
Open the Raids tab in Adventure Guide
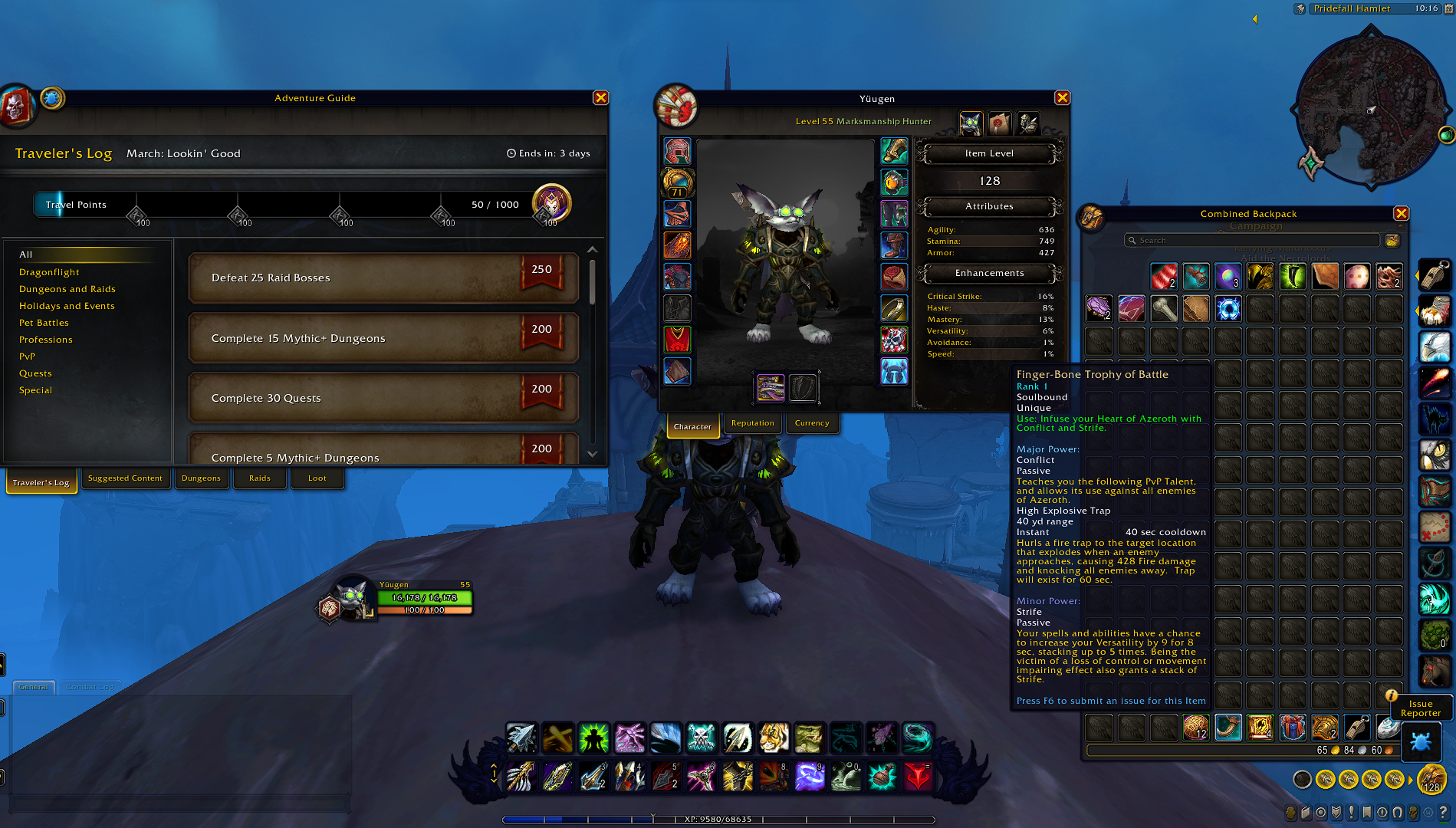260,478
